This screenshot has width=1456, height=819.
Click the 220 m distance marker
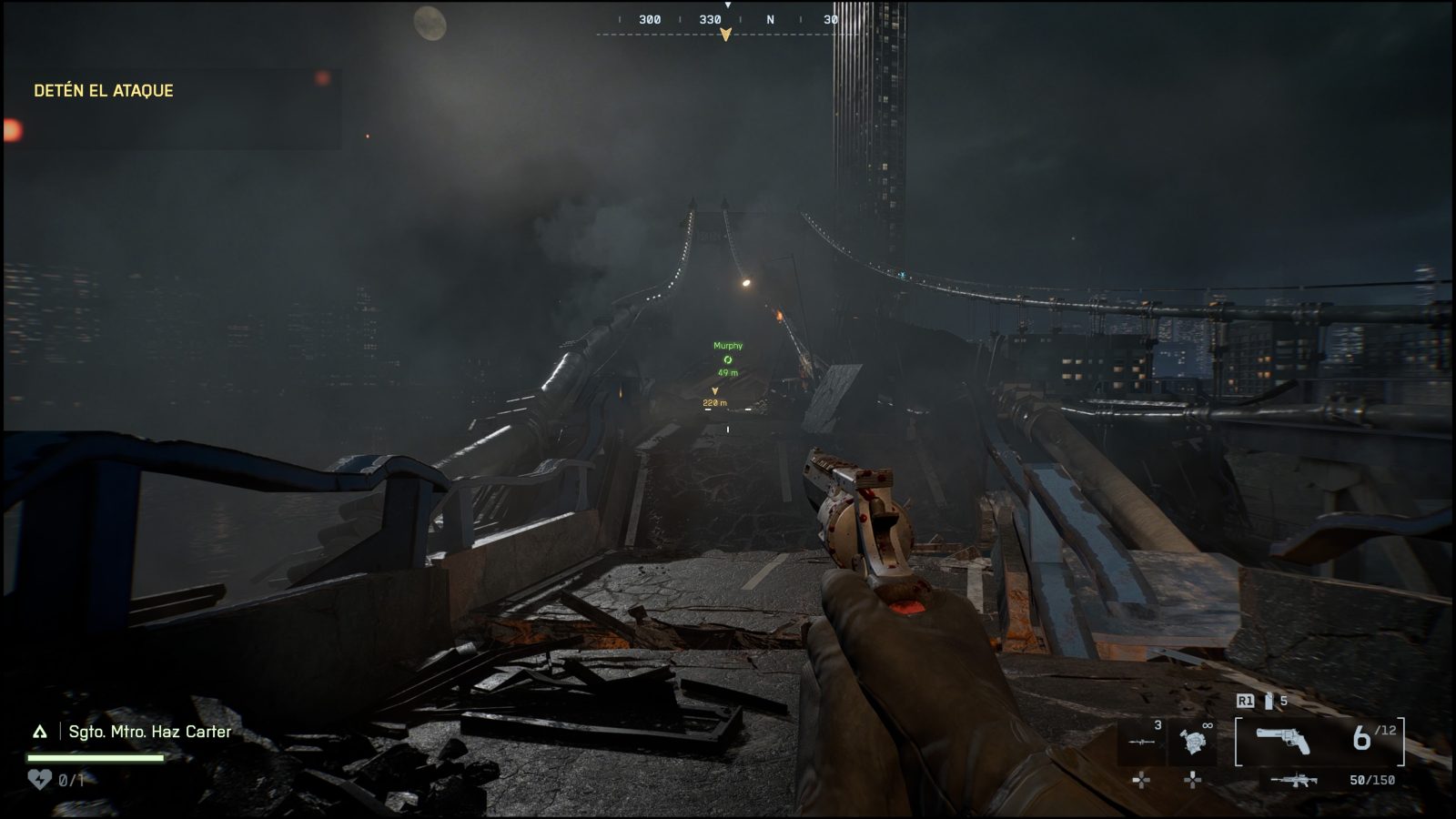click(x=714, y=401)
